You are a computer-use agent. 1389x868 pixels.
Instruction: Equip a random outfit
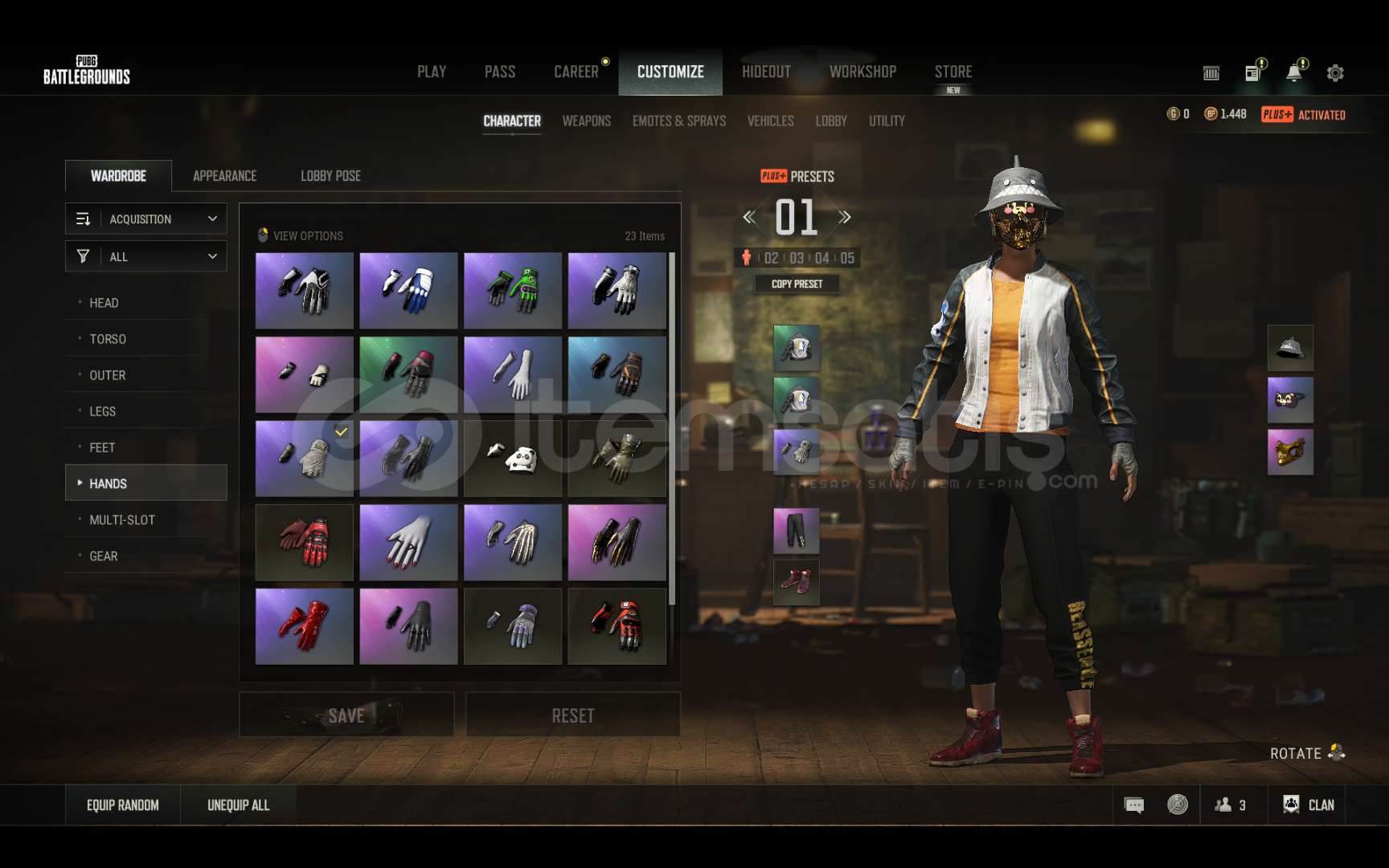(x=123, y=805)
